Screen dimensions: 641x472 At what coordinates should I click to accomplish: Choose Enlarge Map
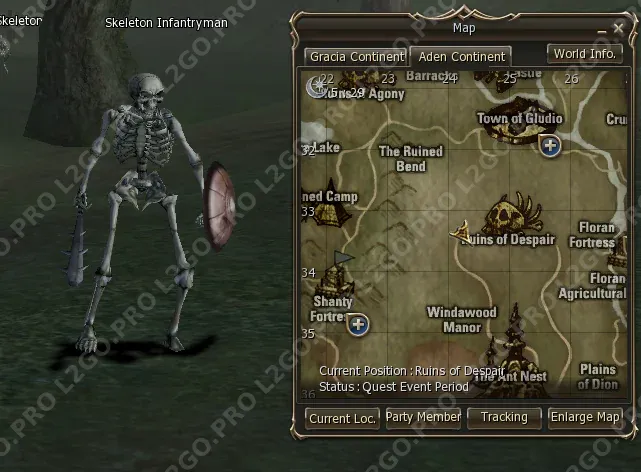(x=585, y=417)
